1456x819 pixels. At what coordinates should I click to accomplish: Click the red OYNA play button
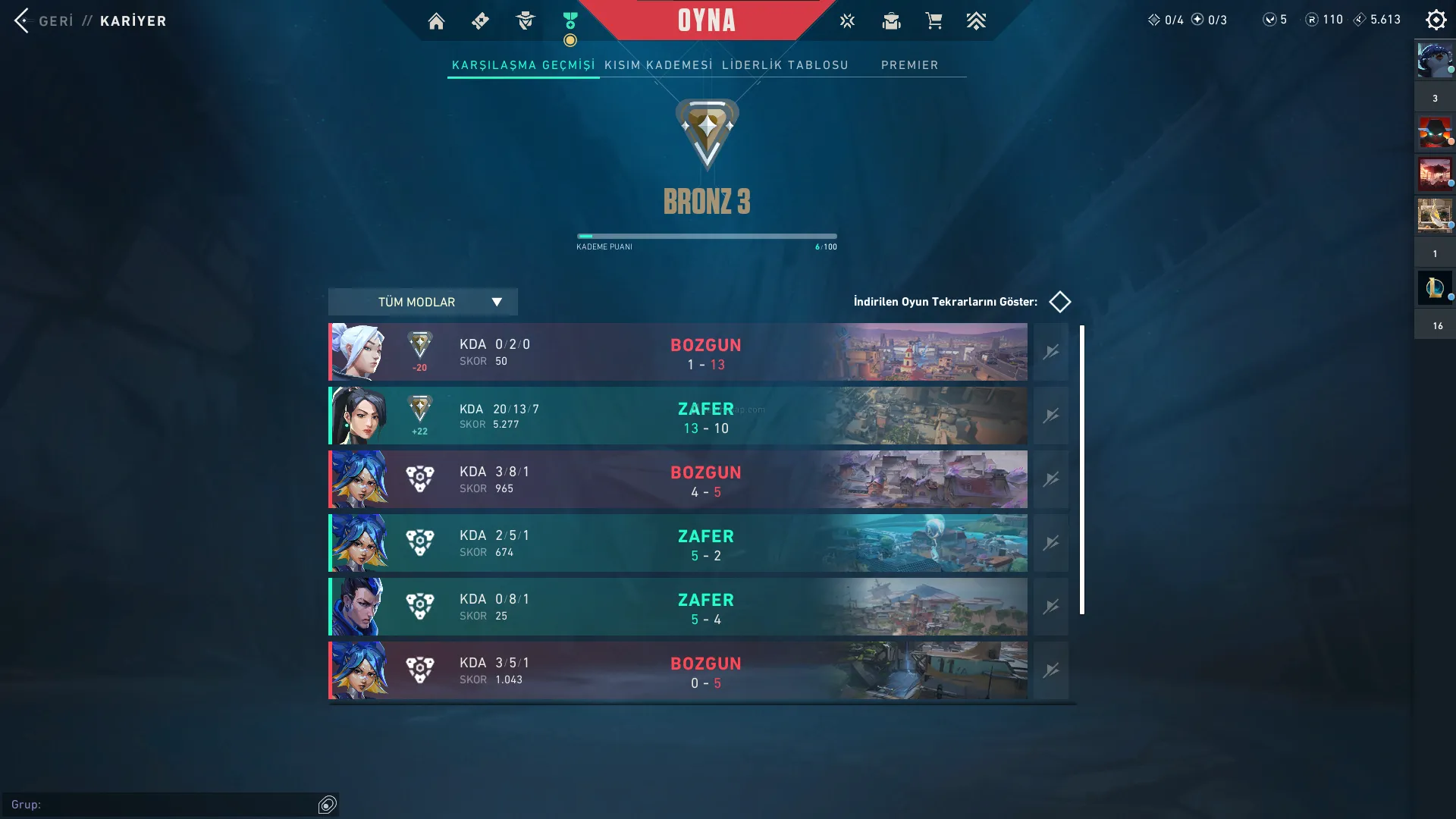(x=706, y=20)
